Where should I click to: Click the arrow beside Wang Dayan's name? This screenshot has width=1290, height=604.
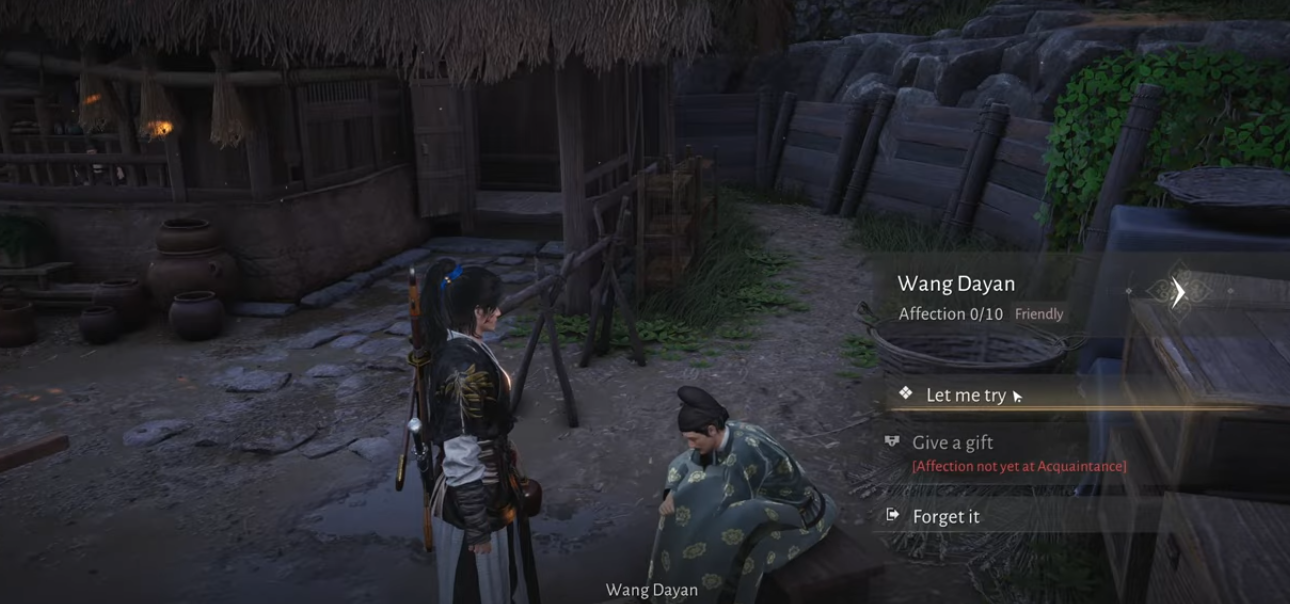(1179, 292)
